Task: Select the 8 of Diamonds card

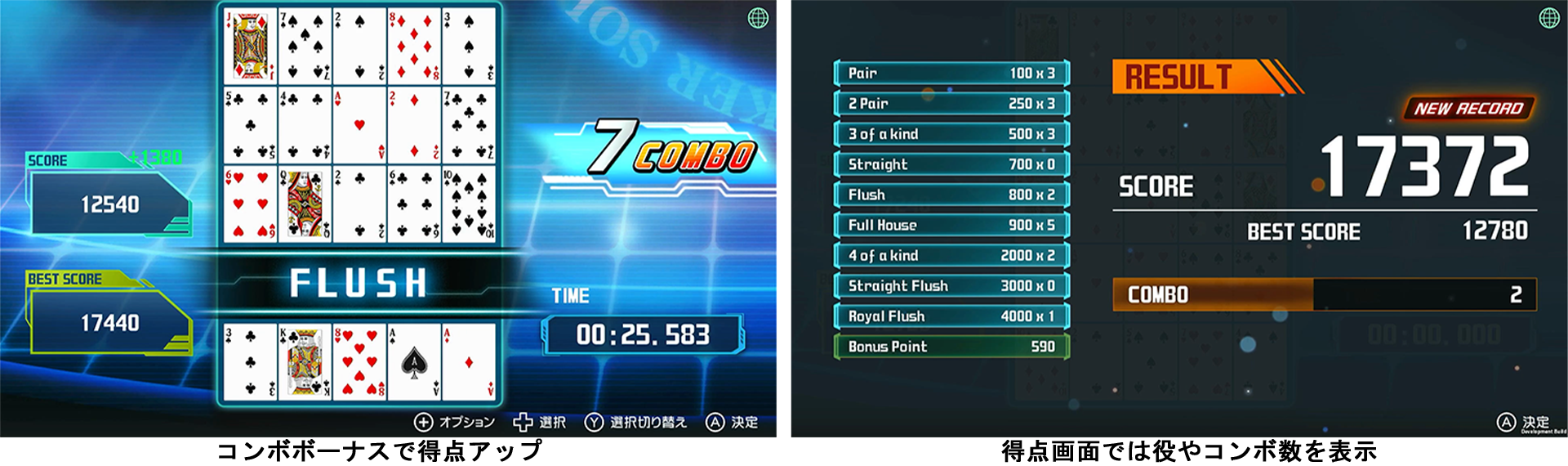Action: (x=414, y=46)
